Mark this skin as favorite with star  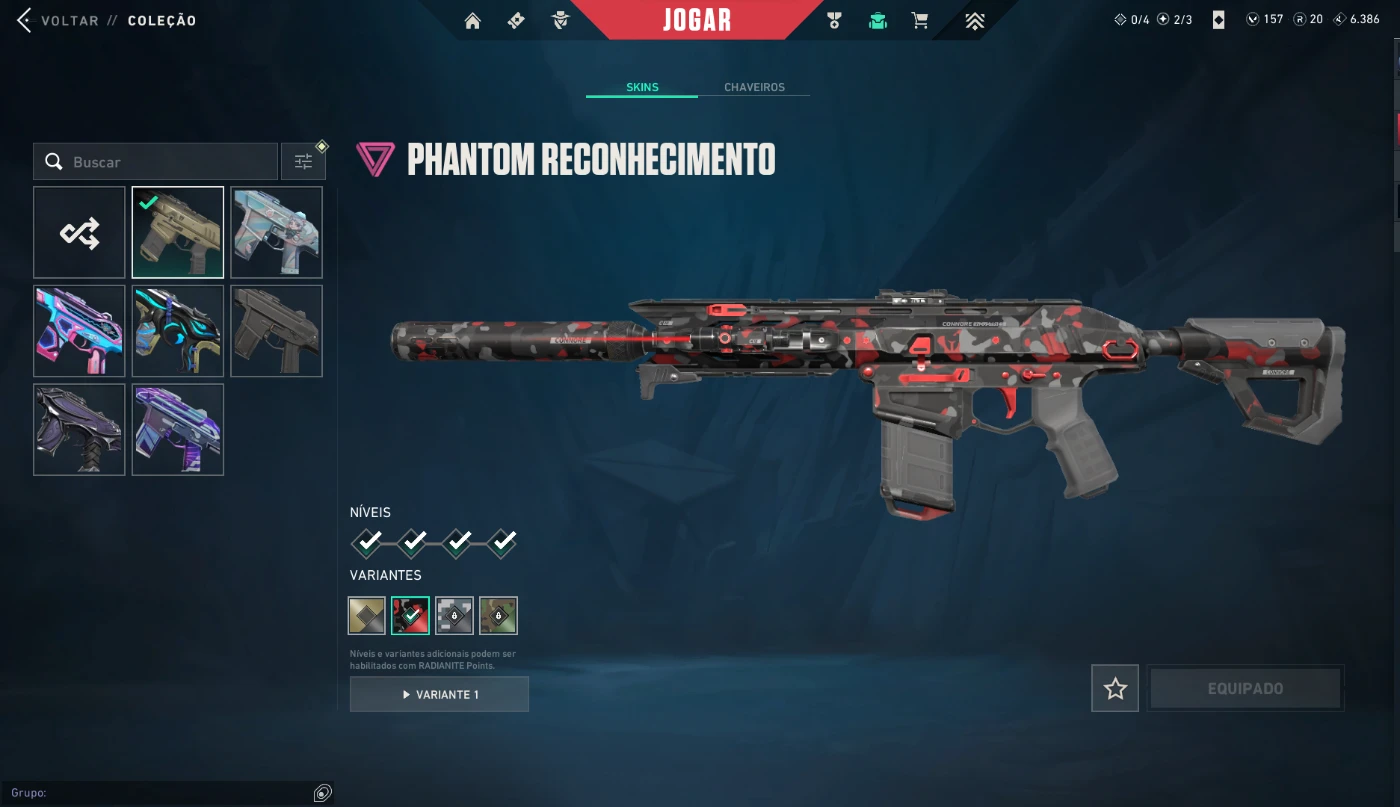click(x=1115, y=688)
